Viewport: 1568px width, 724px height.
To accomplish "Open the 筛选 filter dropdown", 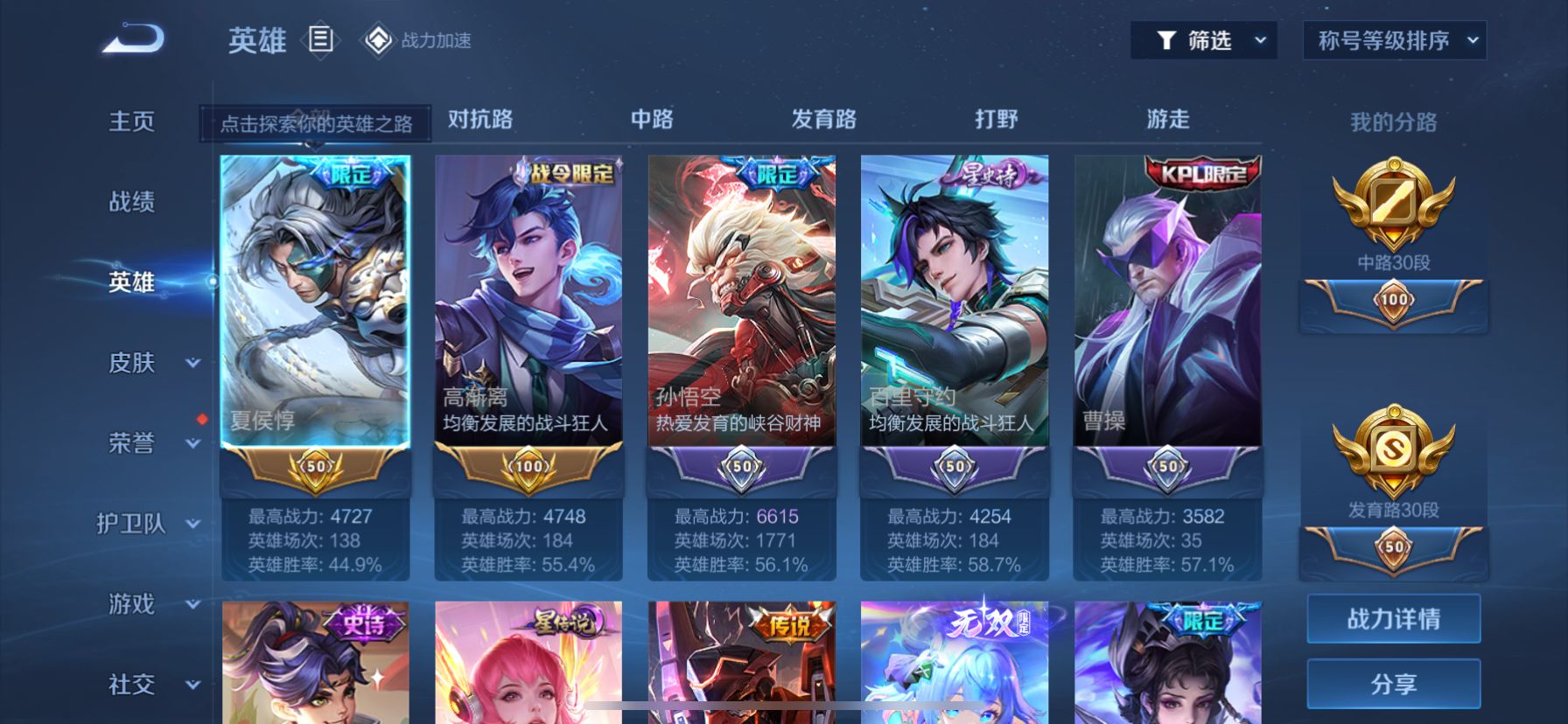I will [1203, 40].
